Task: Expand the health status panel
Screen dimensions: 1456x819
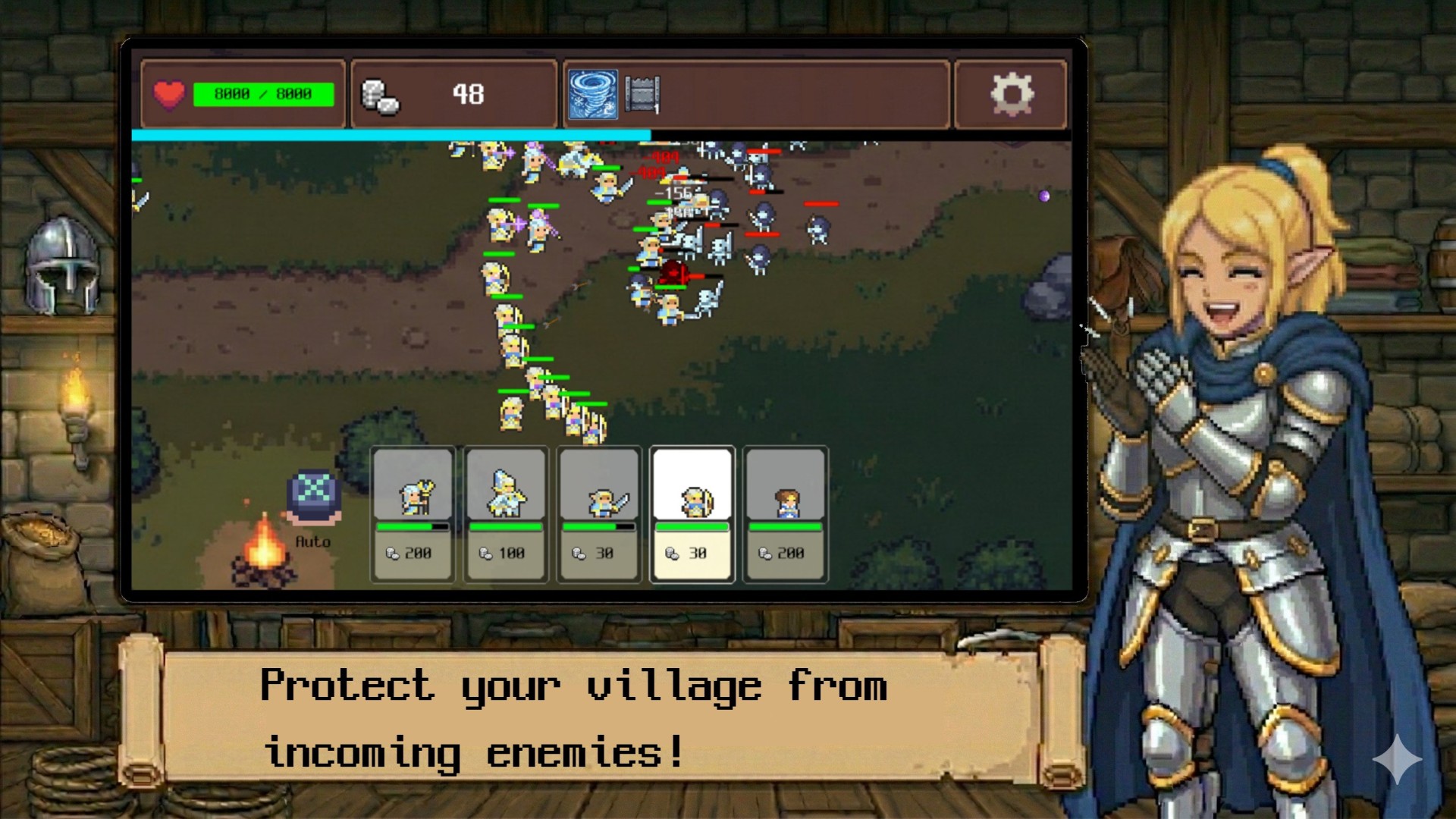Action: (x=243, y=93)
